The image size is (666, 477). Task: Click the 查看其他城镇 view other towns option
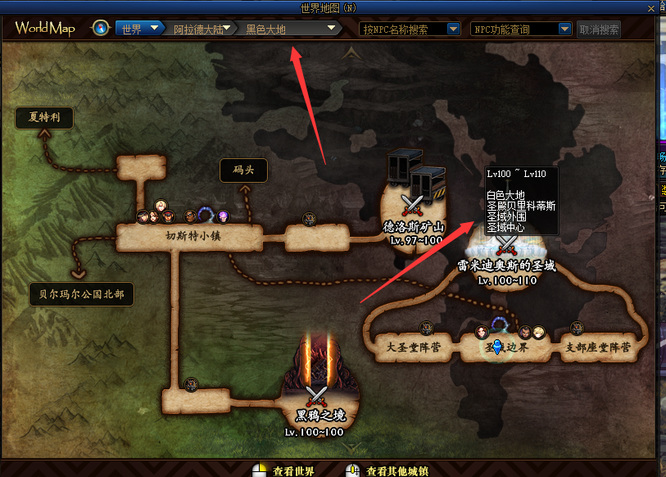pos(394,470)
